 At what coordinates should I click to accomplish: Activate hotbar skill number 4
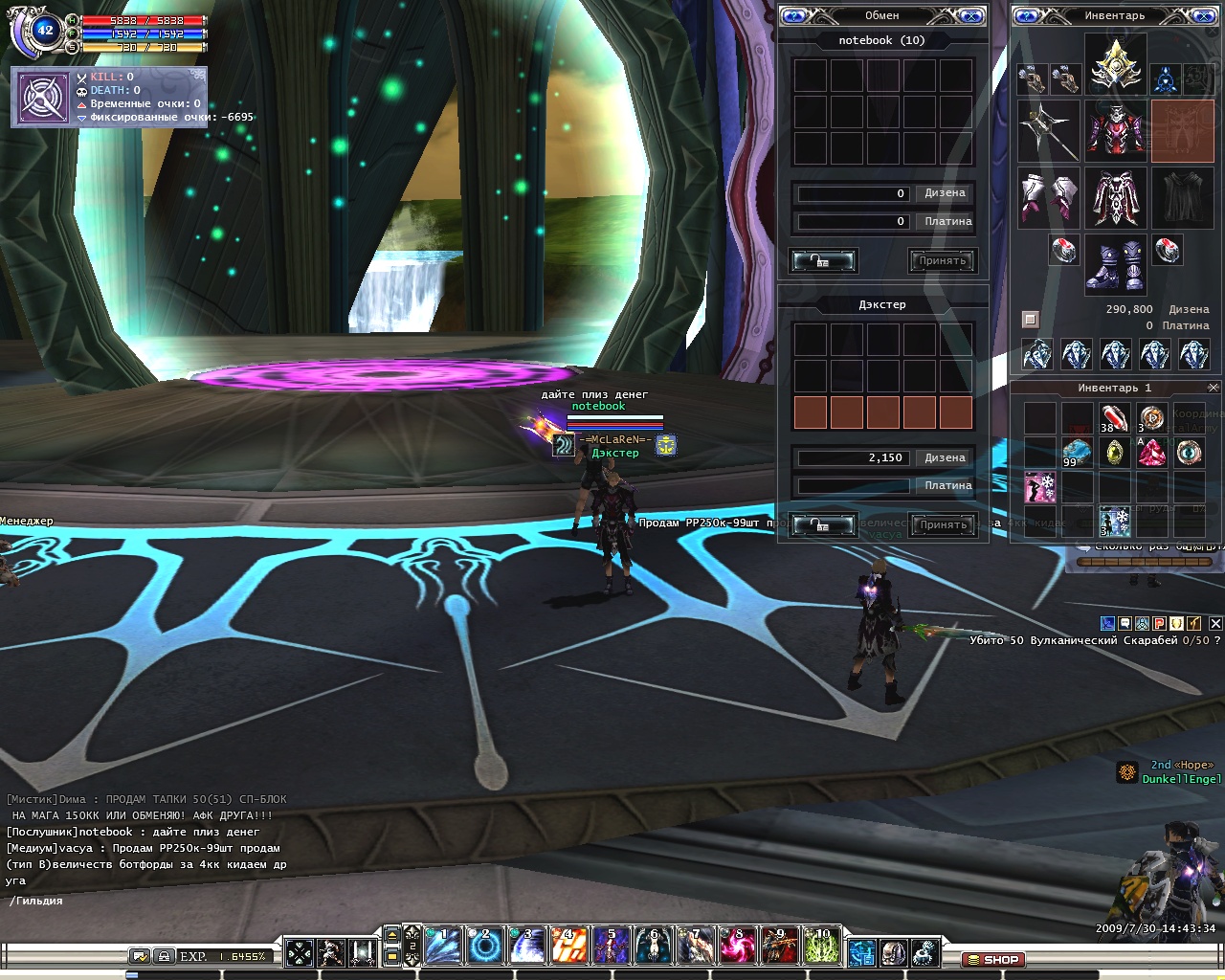pyautogui.click(x=569, y=947)
